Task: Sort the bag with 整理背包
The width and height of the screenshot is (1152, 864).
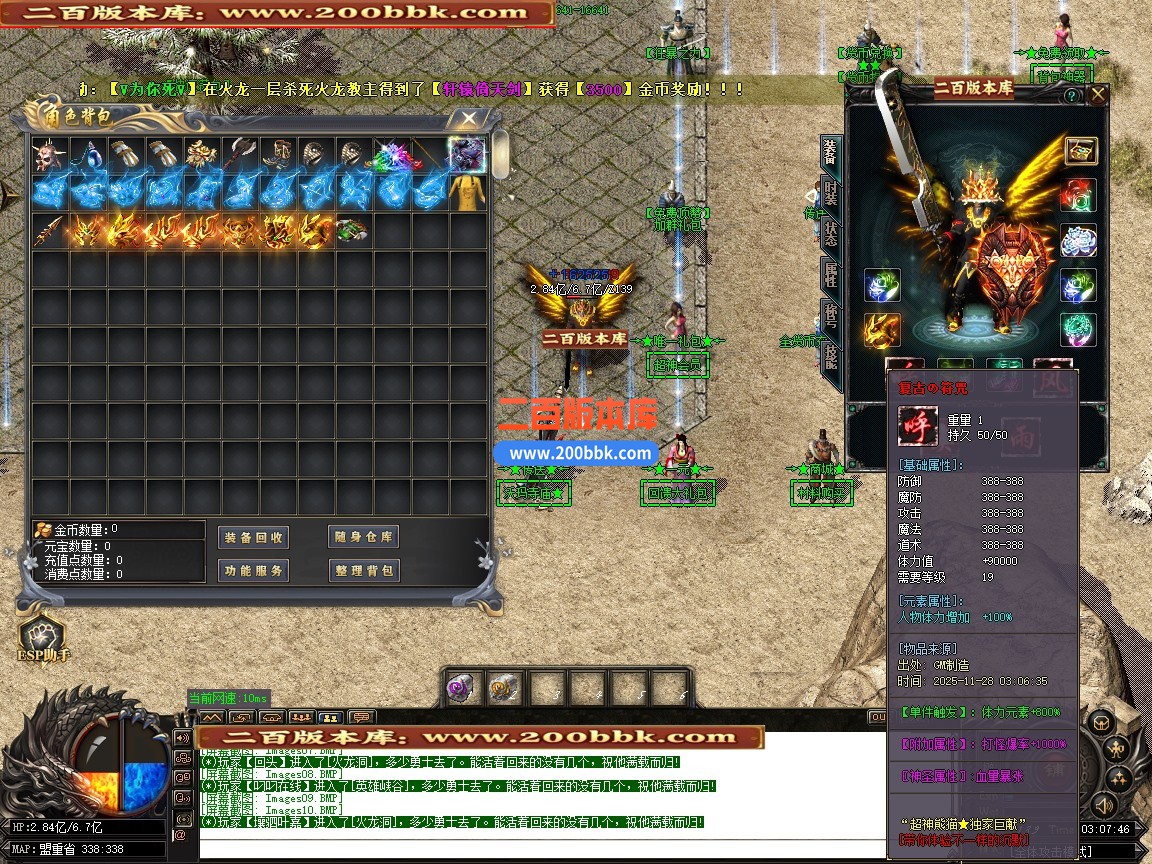Action: coord(363,570)
